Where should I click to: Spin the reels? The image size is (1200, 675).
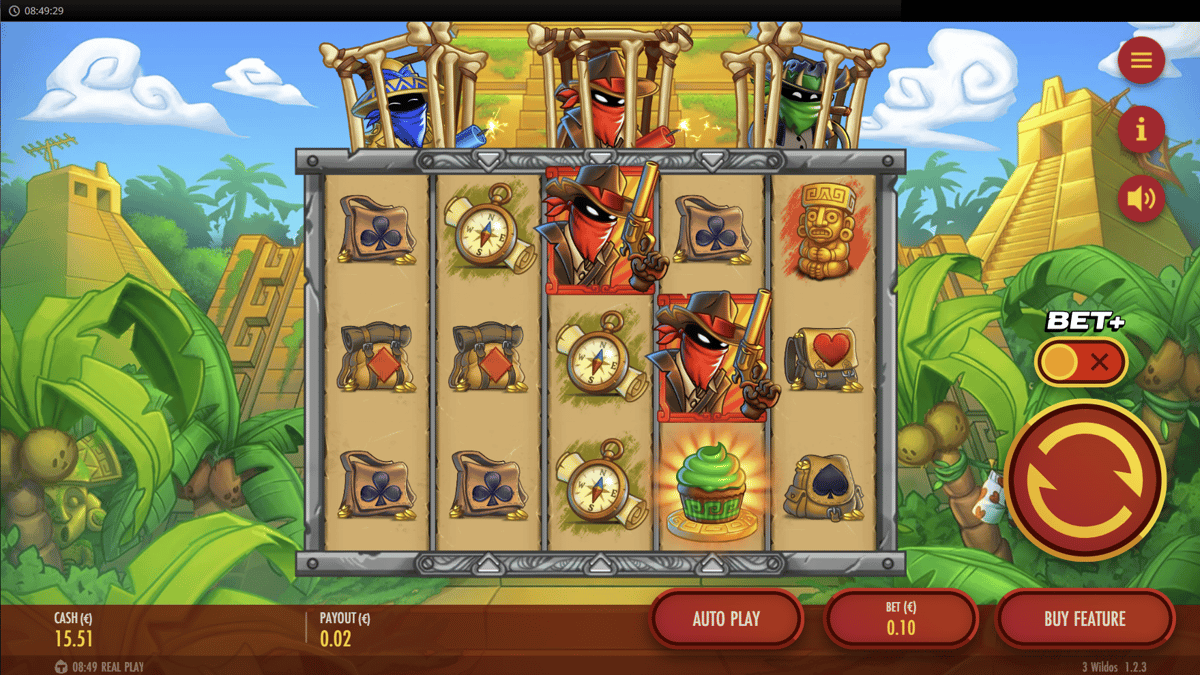coord(1085,481)
